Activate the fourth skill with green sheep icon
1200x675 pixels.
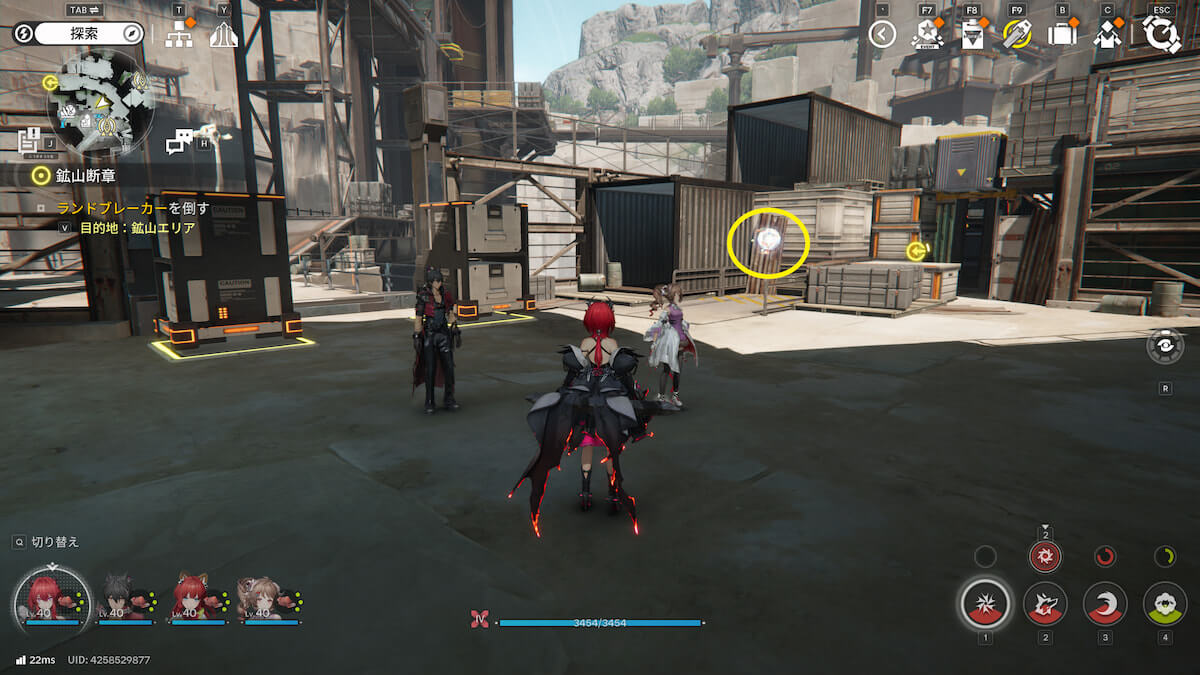(x=1165, y=604)
